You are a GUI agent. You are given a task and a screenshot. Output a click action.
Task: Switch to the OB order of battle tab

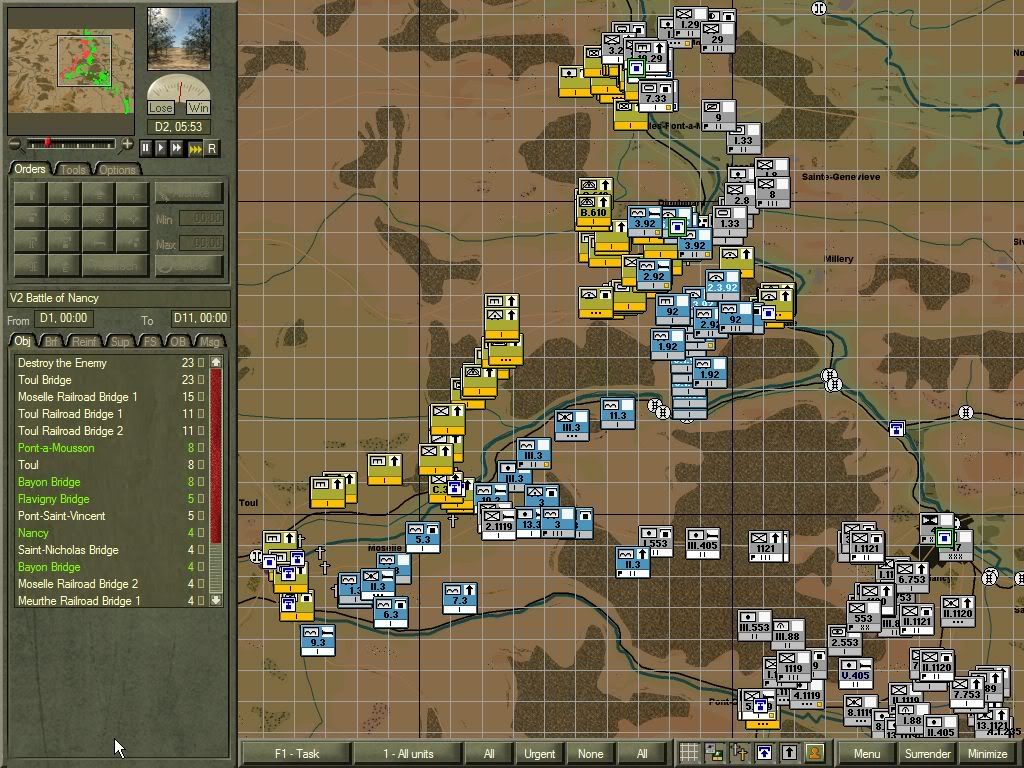point(178,341)
